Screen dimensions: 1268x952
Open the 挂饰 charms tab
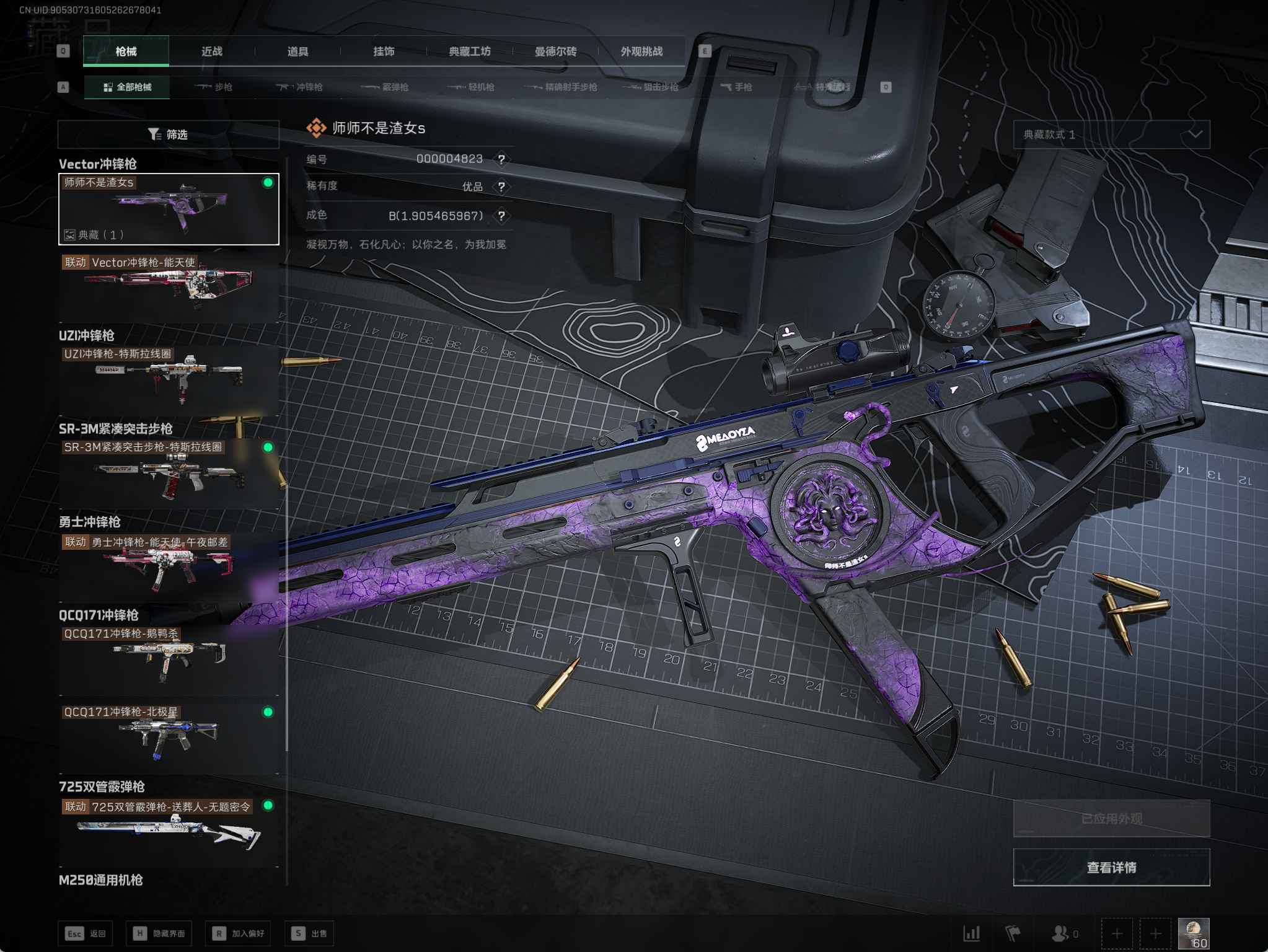(384, 51)
